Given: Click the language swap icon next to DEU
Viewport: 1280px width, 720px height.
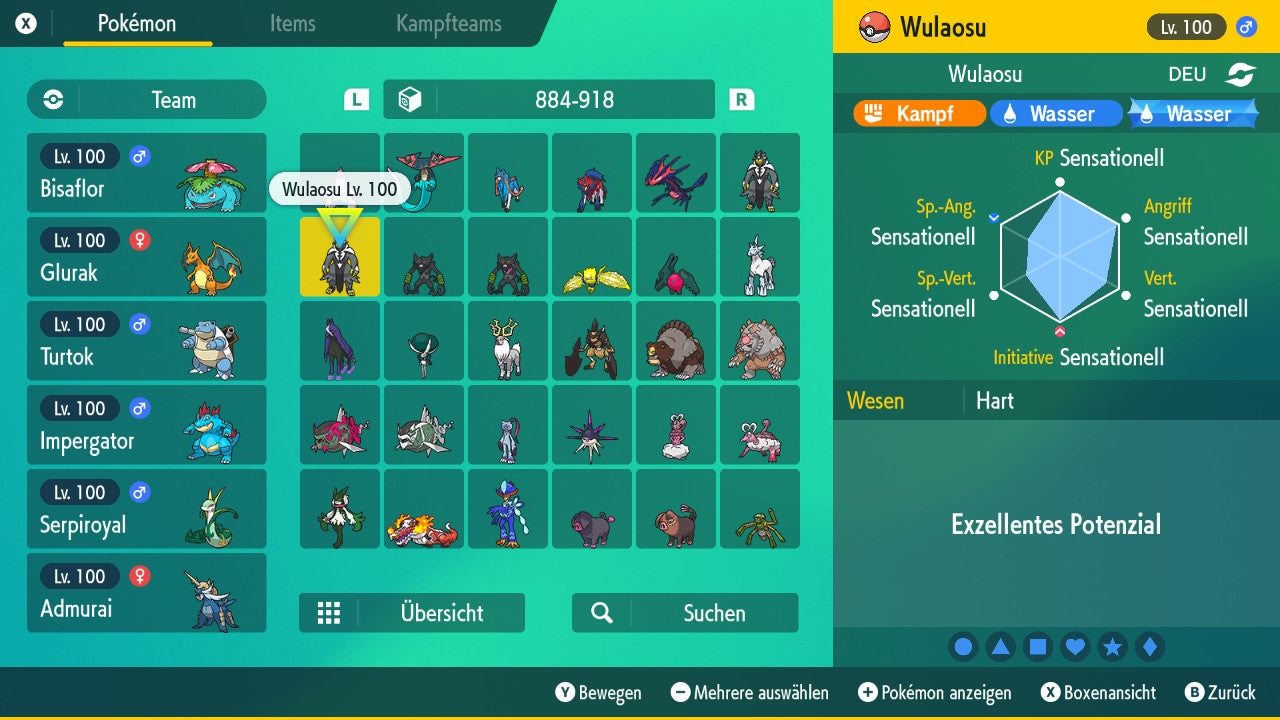Looking at the screenshot, I should 1243,73.
